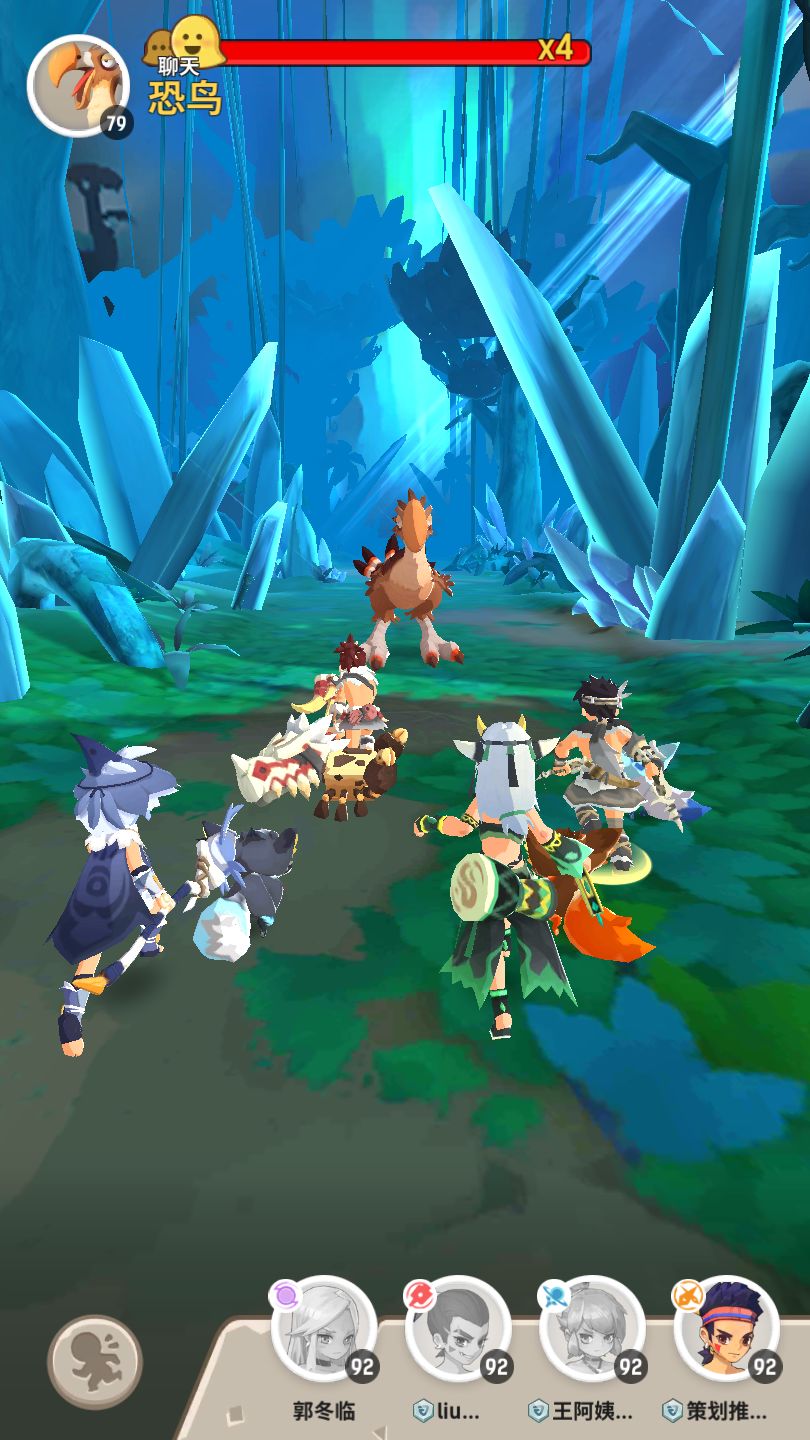Tap the running figure flee button
This screenshot has width=810, height=1440.
(x=95, y=1361)
